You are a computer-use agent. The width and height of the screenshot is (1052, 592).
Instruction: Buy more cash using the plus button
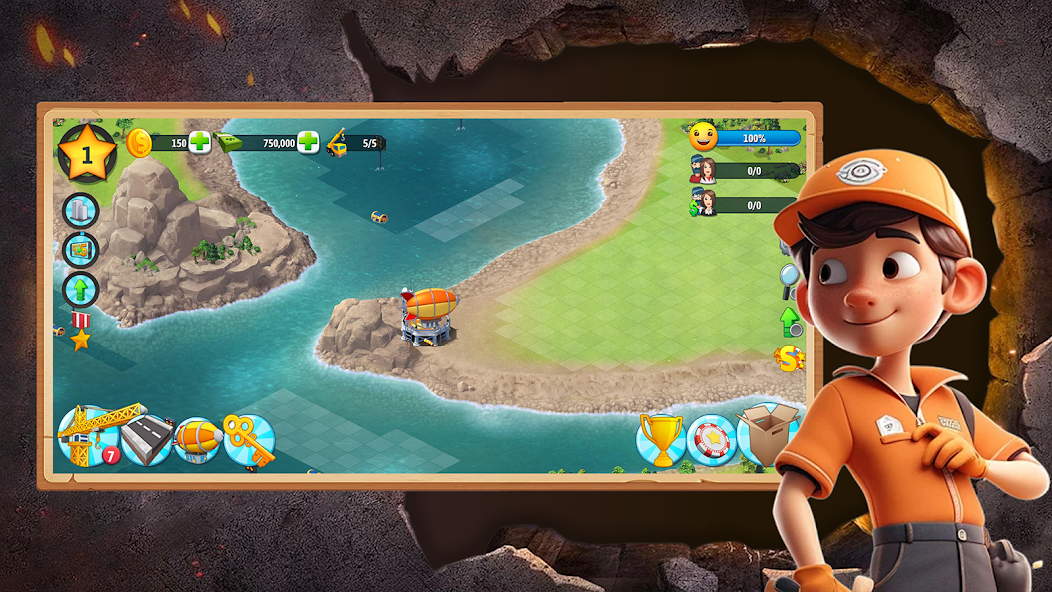(x=308, y=142)
